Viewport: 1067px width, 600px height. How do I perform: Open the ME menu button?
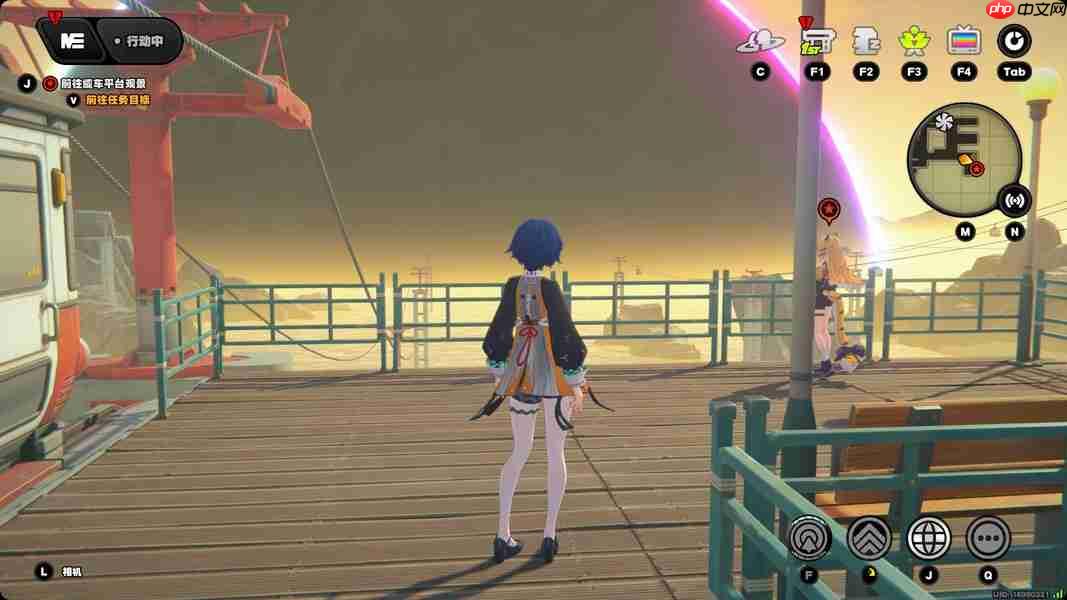point(72,41)
